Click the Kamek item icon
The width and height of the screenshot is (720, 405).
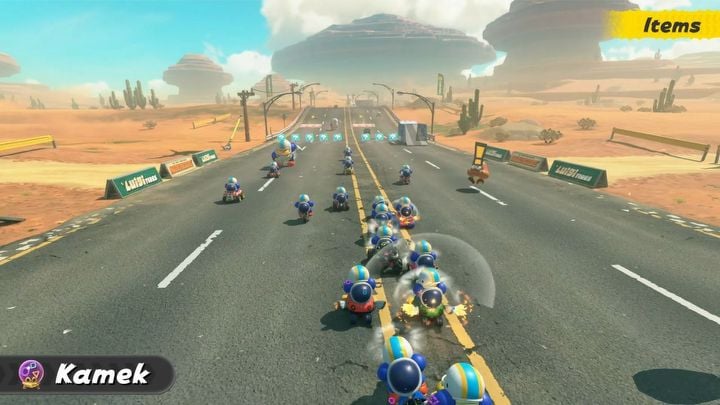tap(31, 374)
